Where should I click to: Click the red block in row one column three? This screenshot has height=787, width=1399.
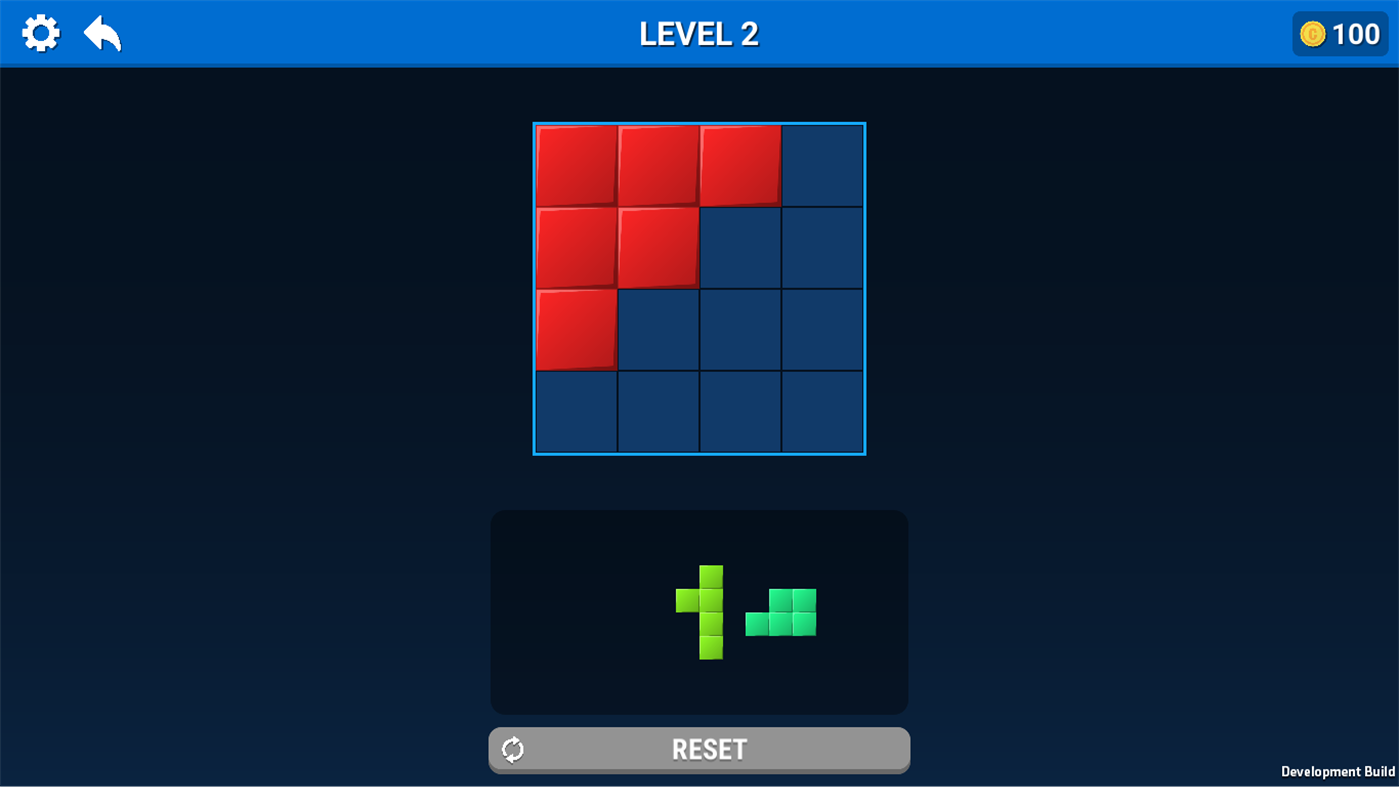[x=739, y=165]
